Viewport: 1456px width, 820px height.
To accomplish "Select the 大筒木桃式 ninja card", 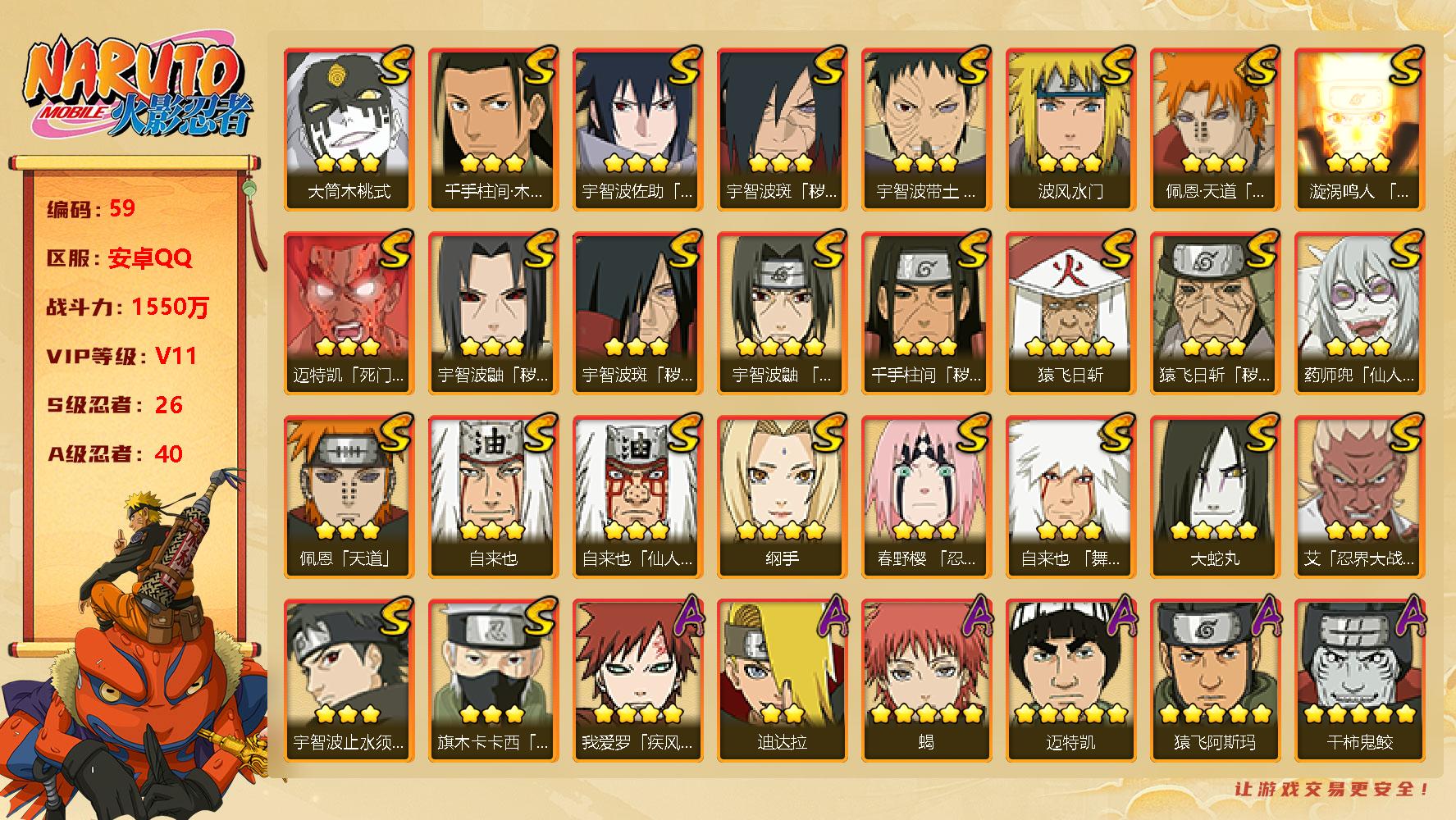I will (x=349, y=129).
